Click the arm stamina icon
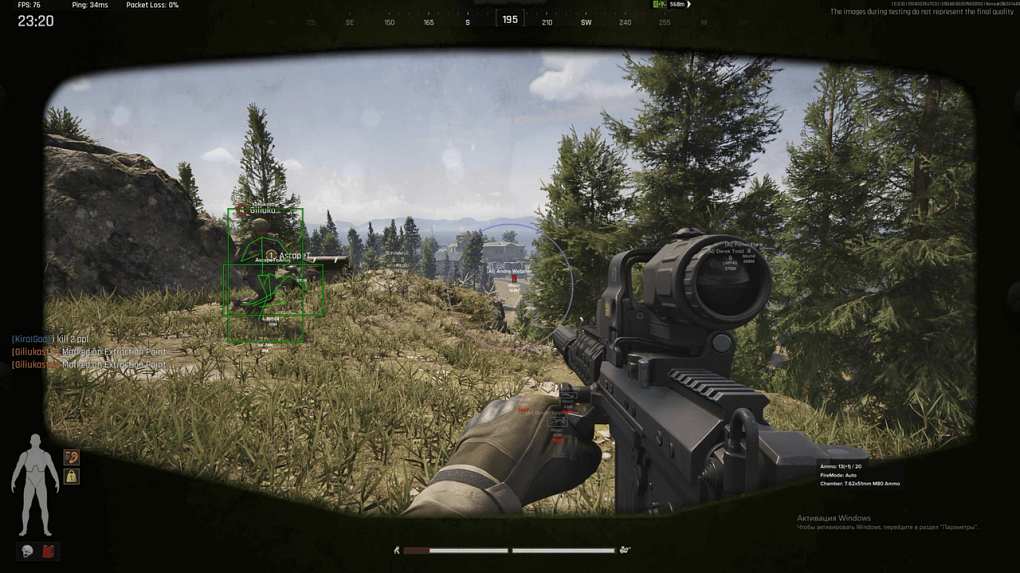The image size is (1020, 573). 625,550
